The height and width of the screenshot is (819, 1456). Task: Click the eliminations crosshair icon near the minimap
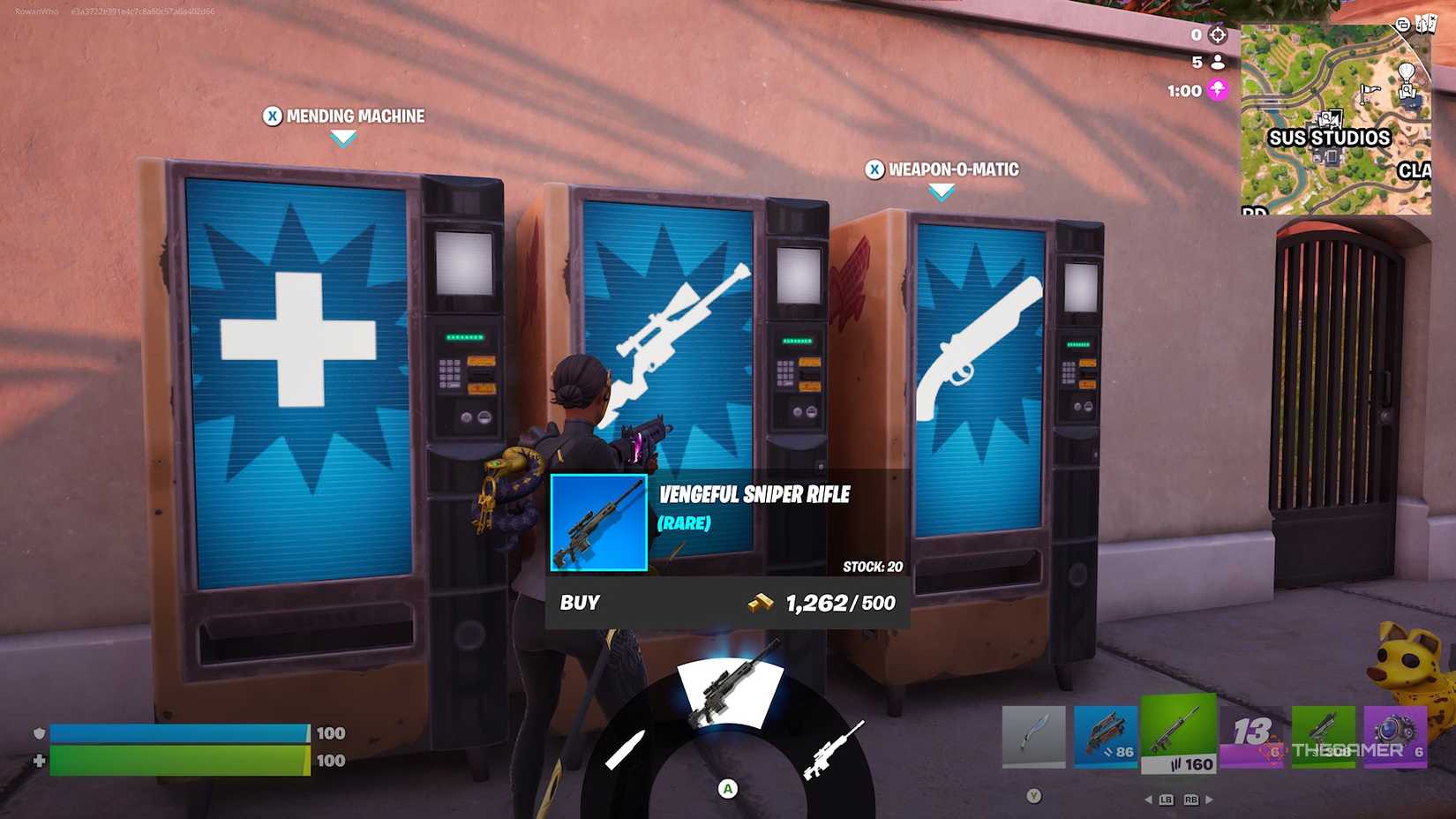[1219, 34]
